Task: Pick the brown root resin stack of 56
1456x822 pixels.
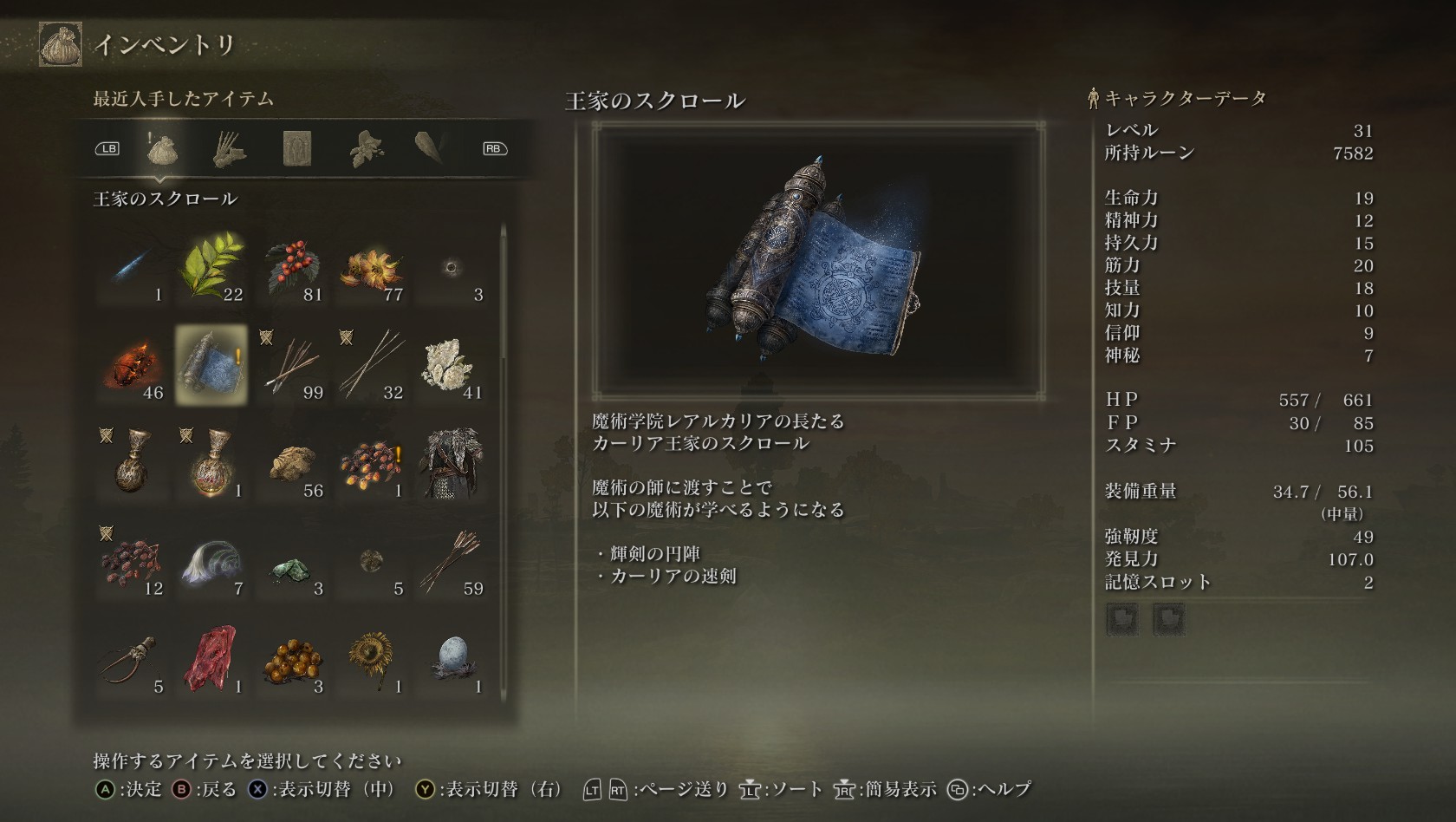Action: tap(292, 463)
